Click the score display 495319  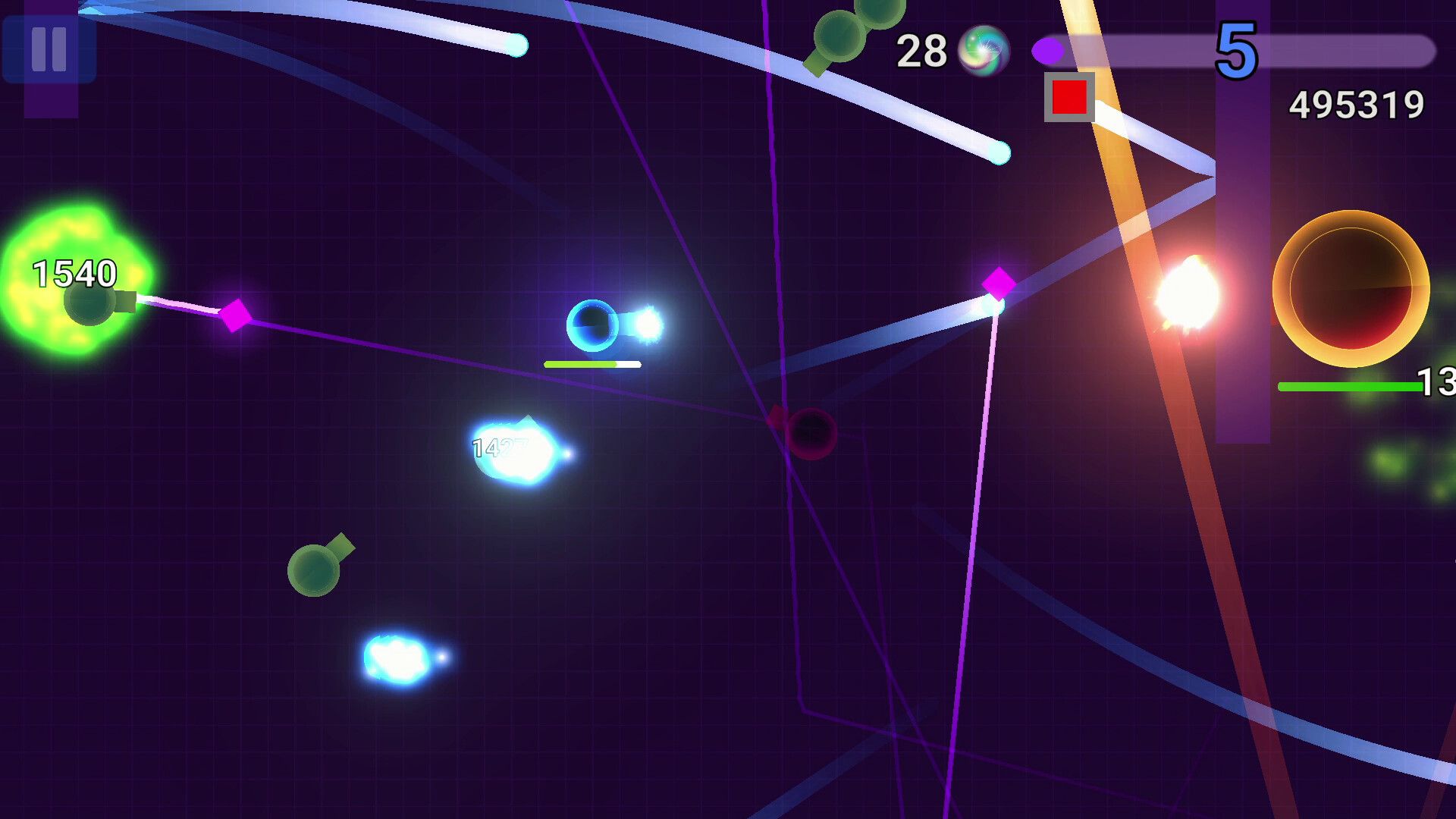(x=1358, y=106)
